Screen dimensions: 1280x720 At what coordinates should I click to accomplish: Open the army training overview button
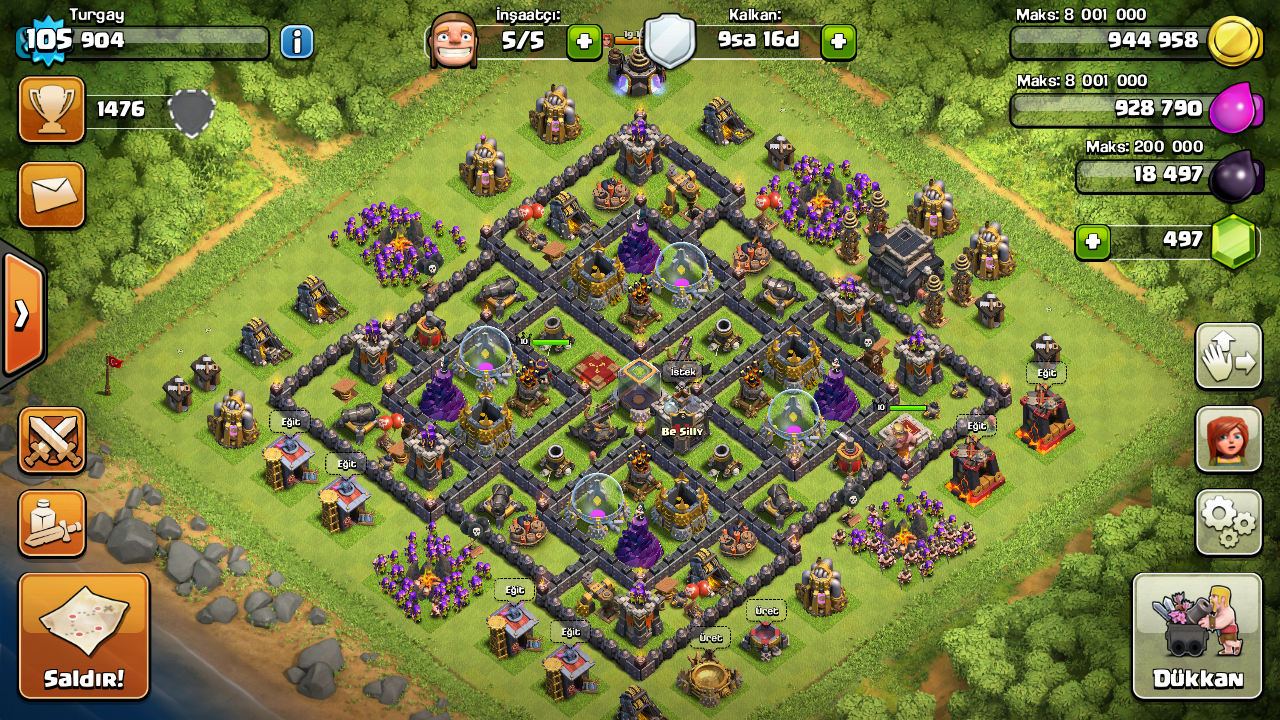52,523
